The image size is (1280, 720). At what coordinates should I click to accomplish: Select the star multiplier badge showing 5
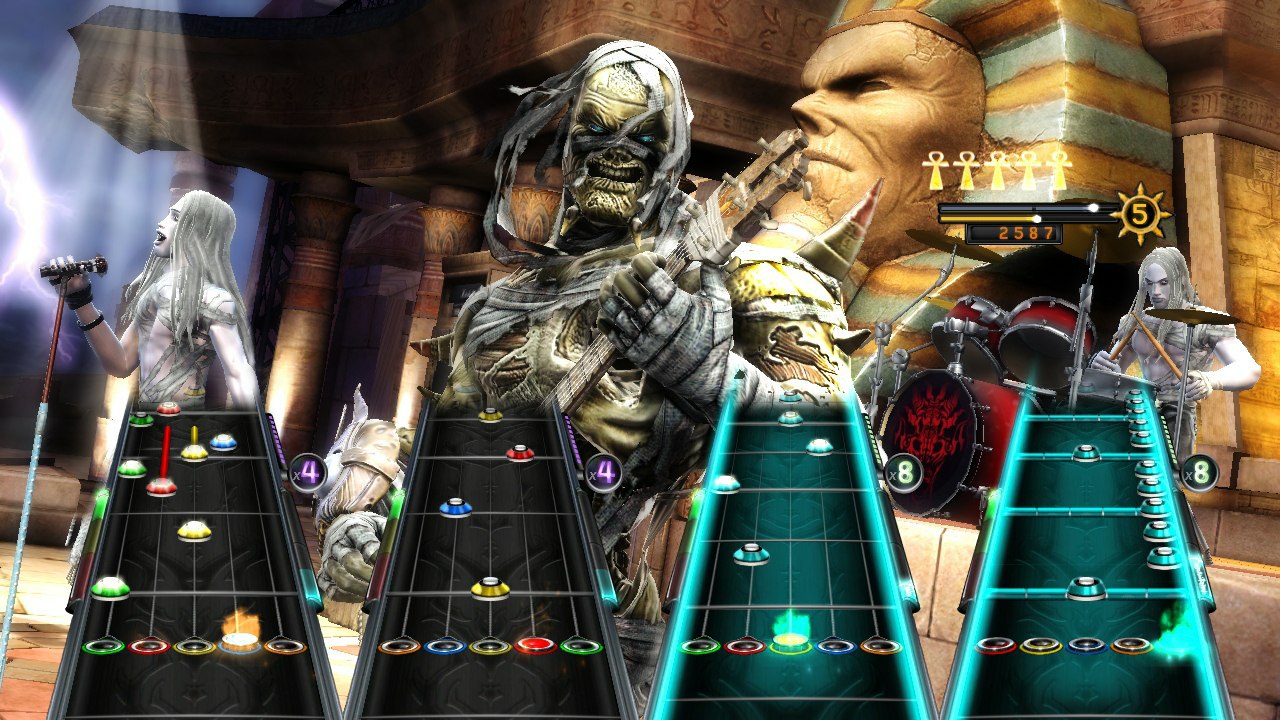1140,212
